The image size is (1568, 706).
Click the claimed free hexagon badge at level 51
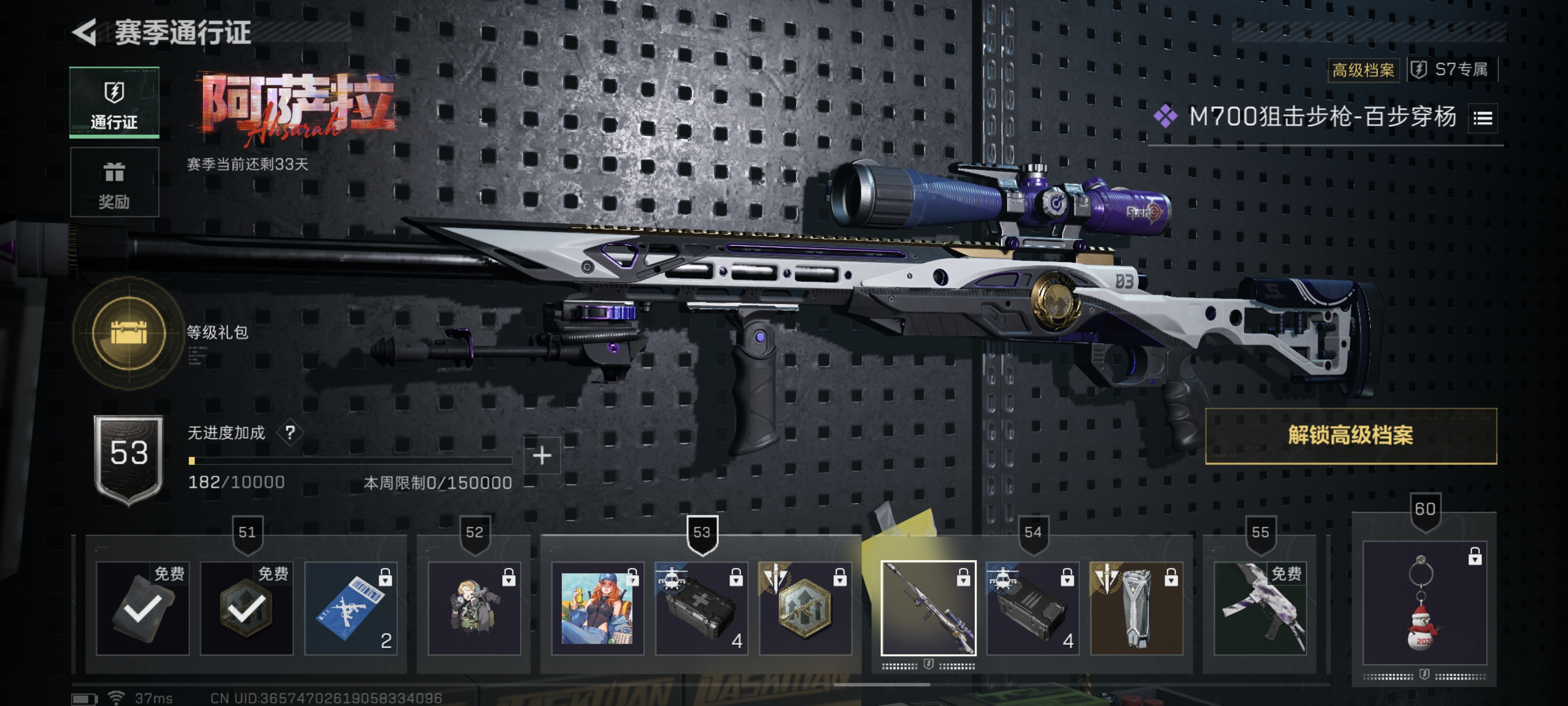click(x=246, y=608)
